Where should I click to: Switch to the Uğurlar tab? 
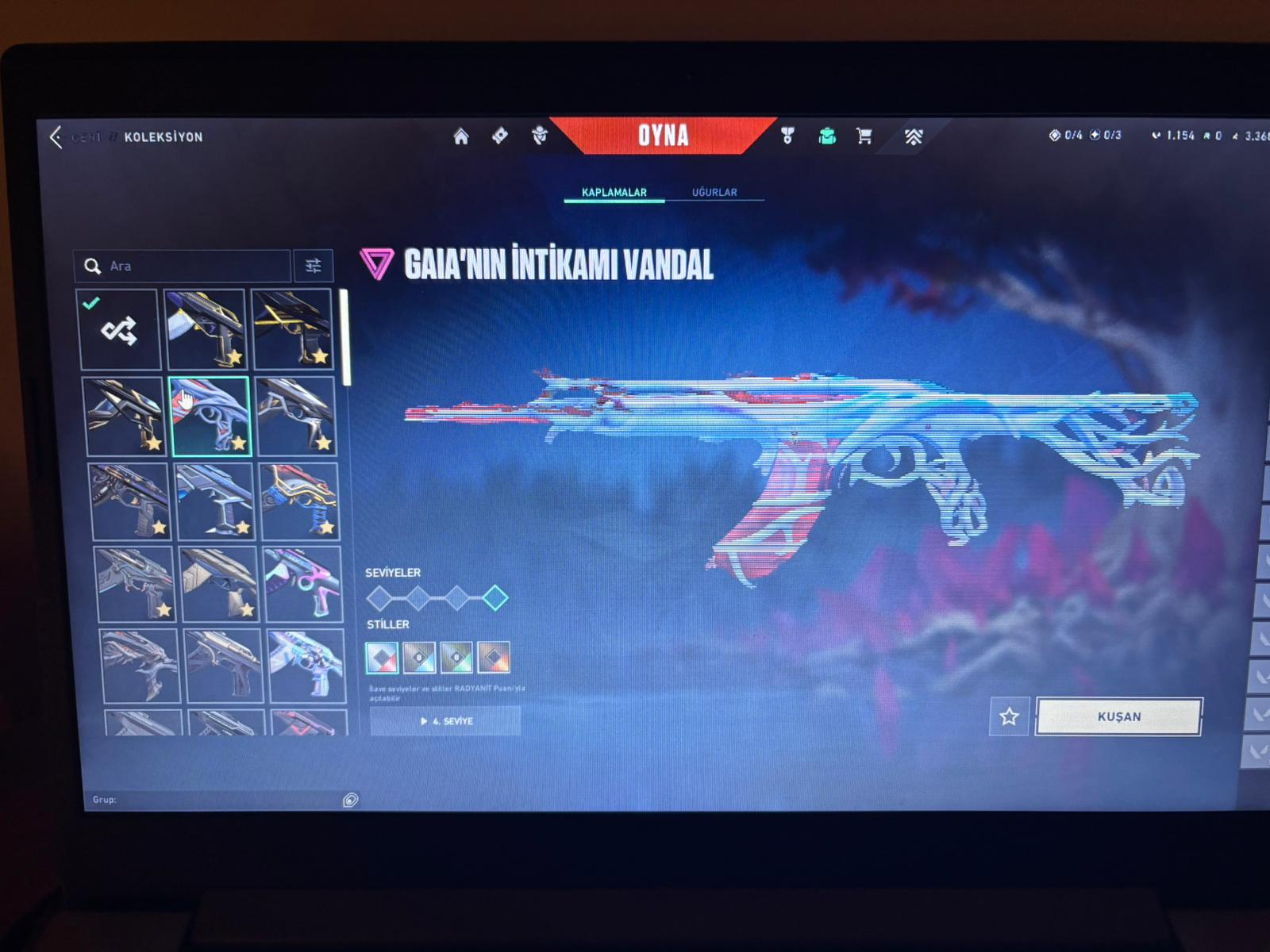click(x=714, y=192)
